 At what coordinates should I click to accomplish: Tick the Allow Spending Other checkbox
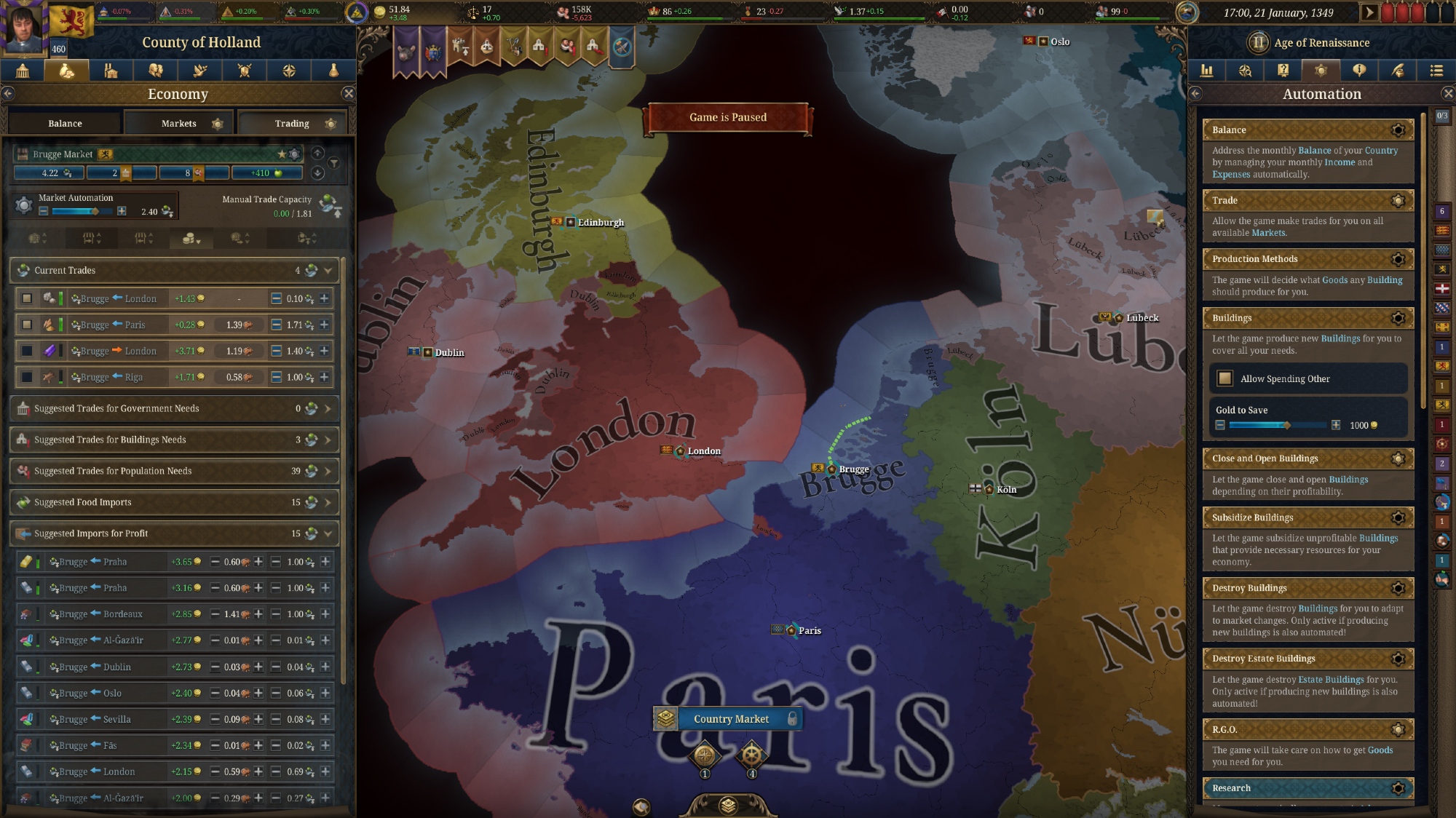[1226, 378]
